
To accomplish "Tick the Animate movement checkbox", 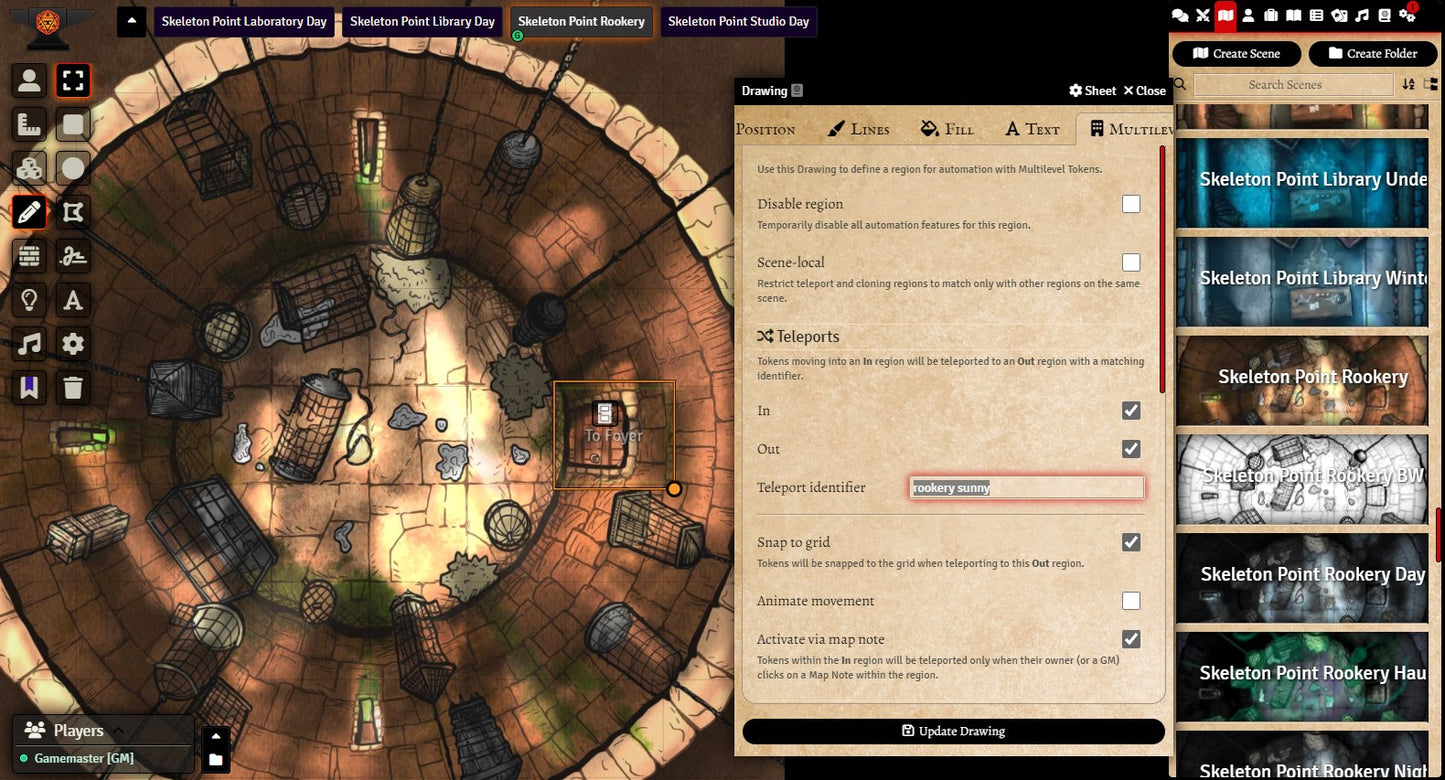I will [1131, 601].
